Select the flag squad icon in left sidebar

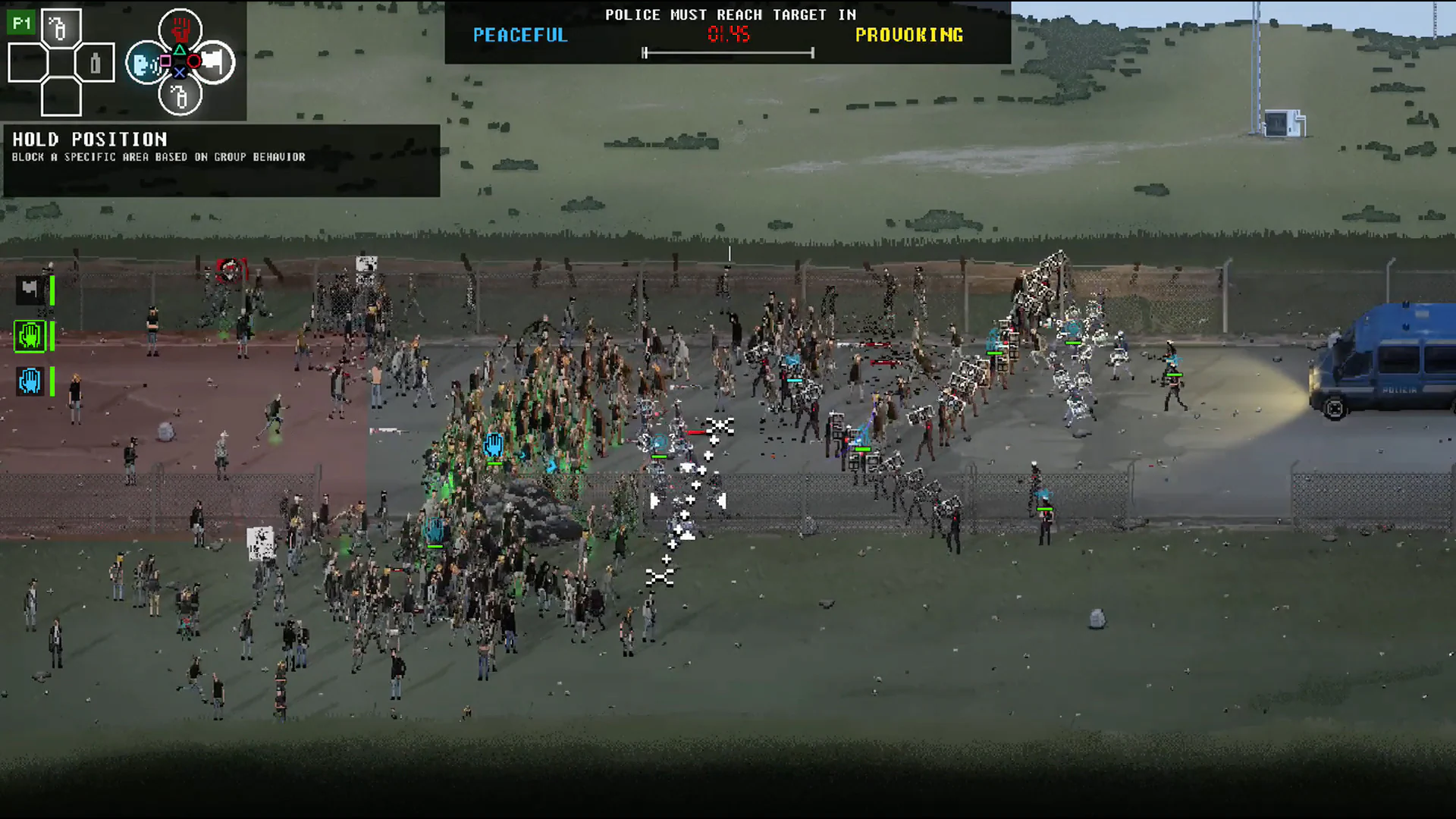[30, 290]
